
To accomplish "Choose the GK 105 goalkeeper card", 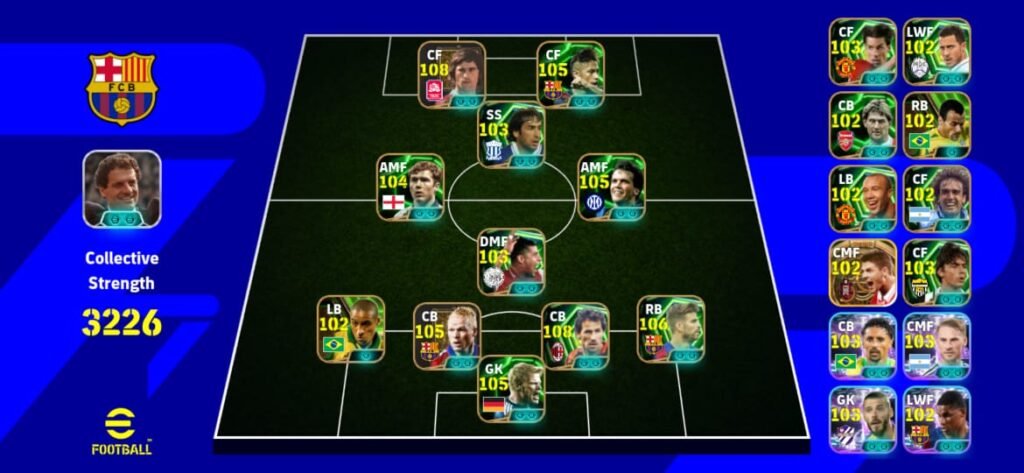I will [511, 389].
